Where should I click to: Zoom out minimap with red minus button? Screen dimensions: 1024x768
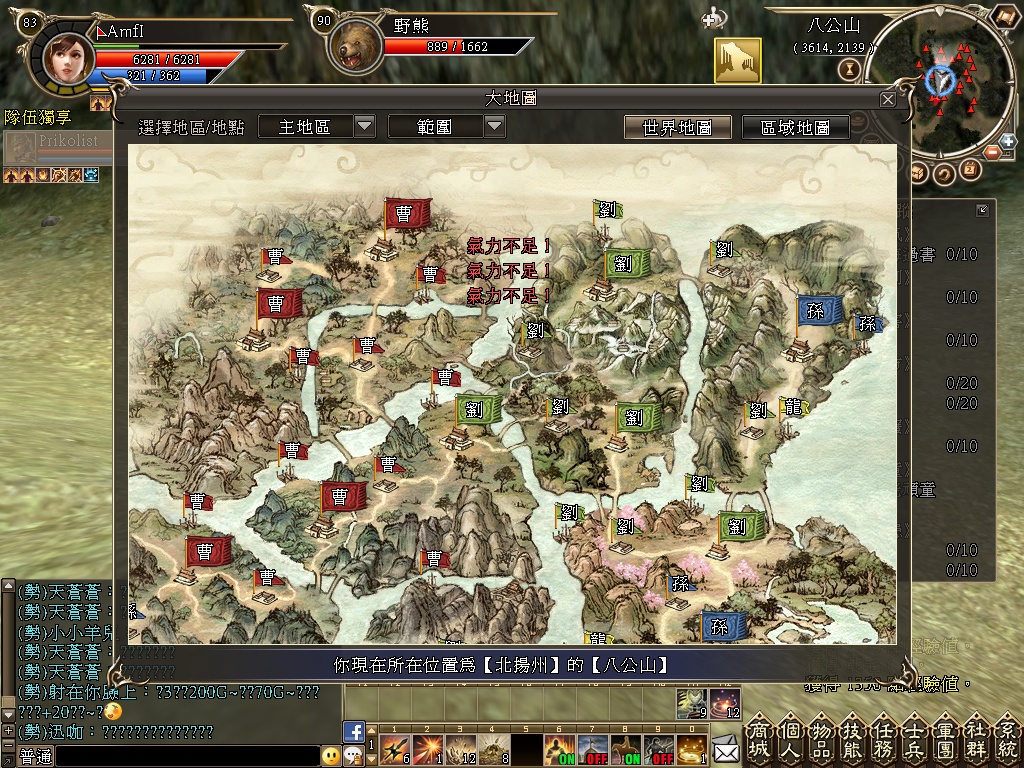pos(994,152)
